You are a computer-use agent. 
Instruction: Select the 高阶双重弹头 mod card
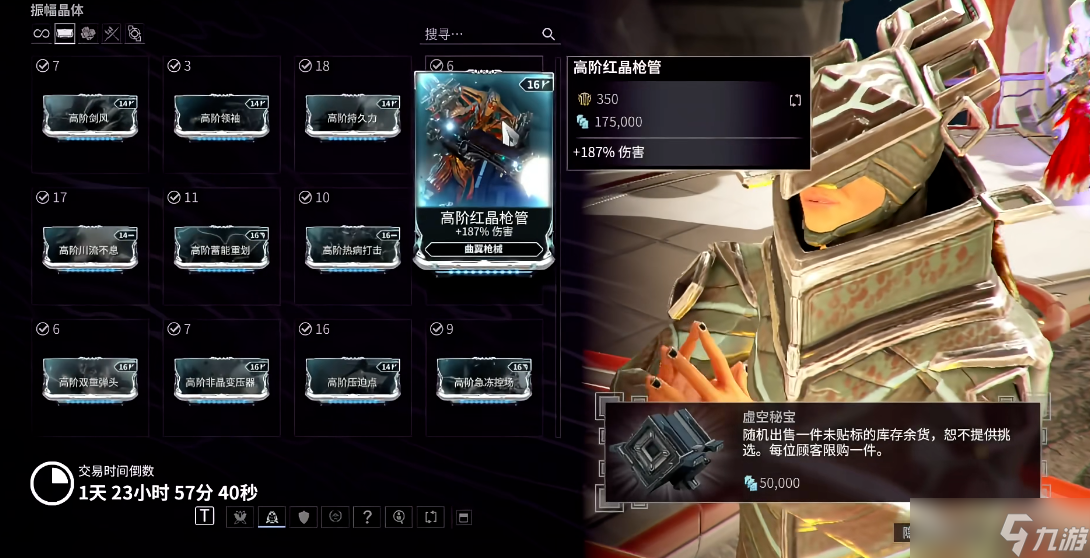89,381
